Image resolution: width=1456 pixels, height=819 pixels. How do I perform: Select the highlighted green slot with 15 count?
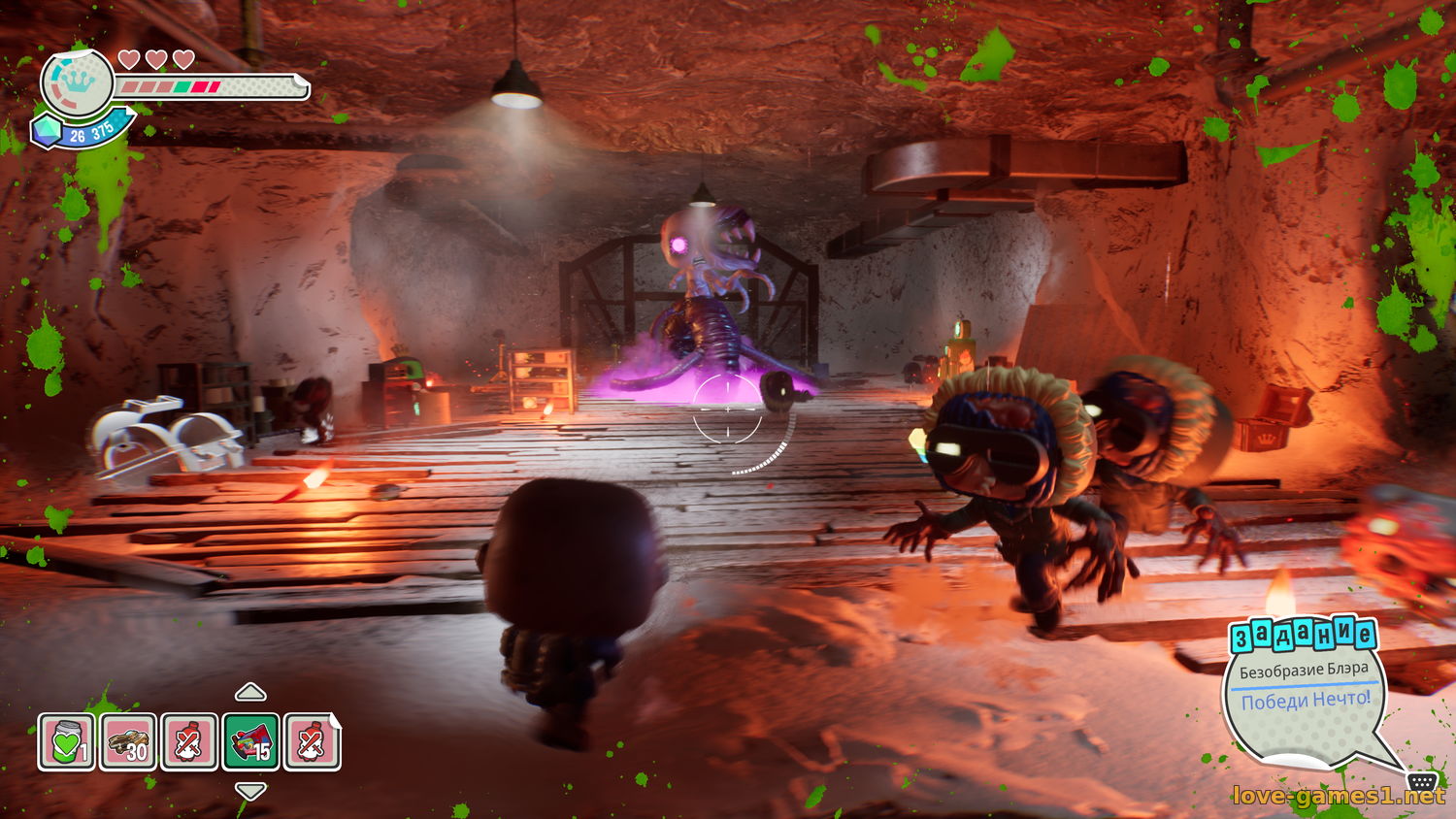click(x=251, y=742)
